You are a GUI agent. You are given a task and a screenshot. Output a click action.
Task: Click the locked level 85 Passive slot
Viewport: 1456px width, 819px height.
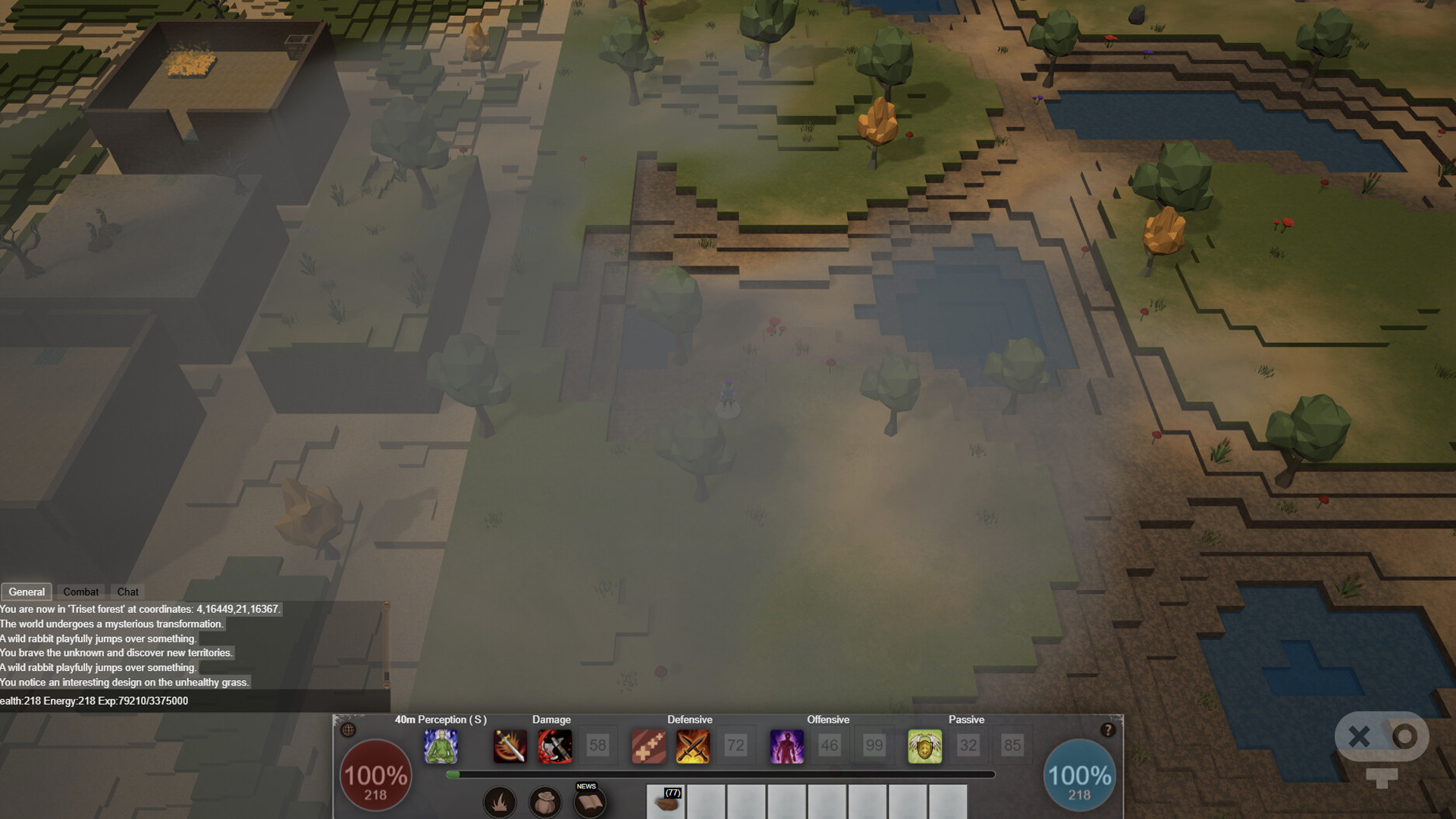tap(1012, 746)
